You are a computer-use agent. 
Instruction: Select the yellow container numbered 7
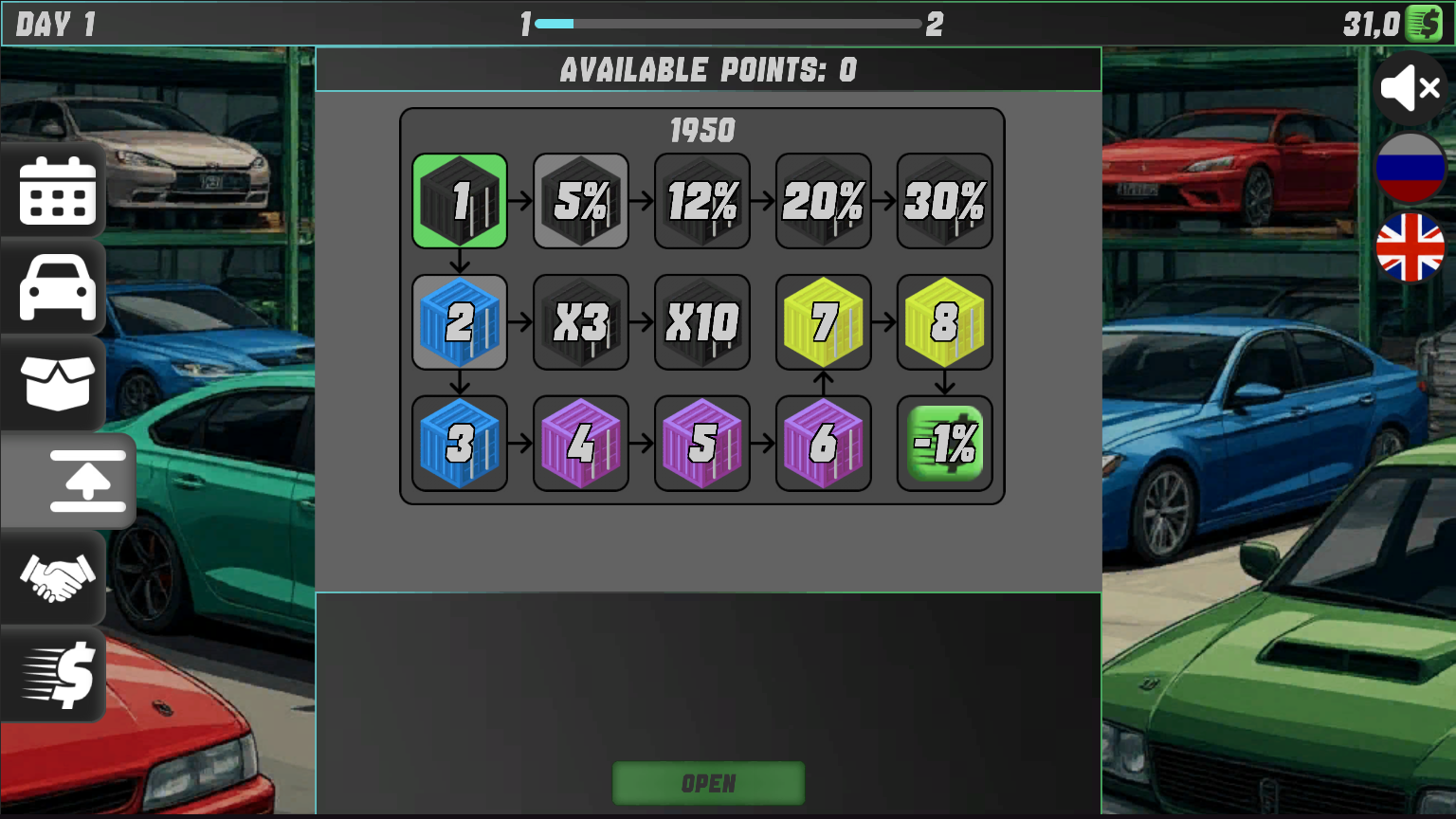coord(823,321)
